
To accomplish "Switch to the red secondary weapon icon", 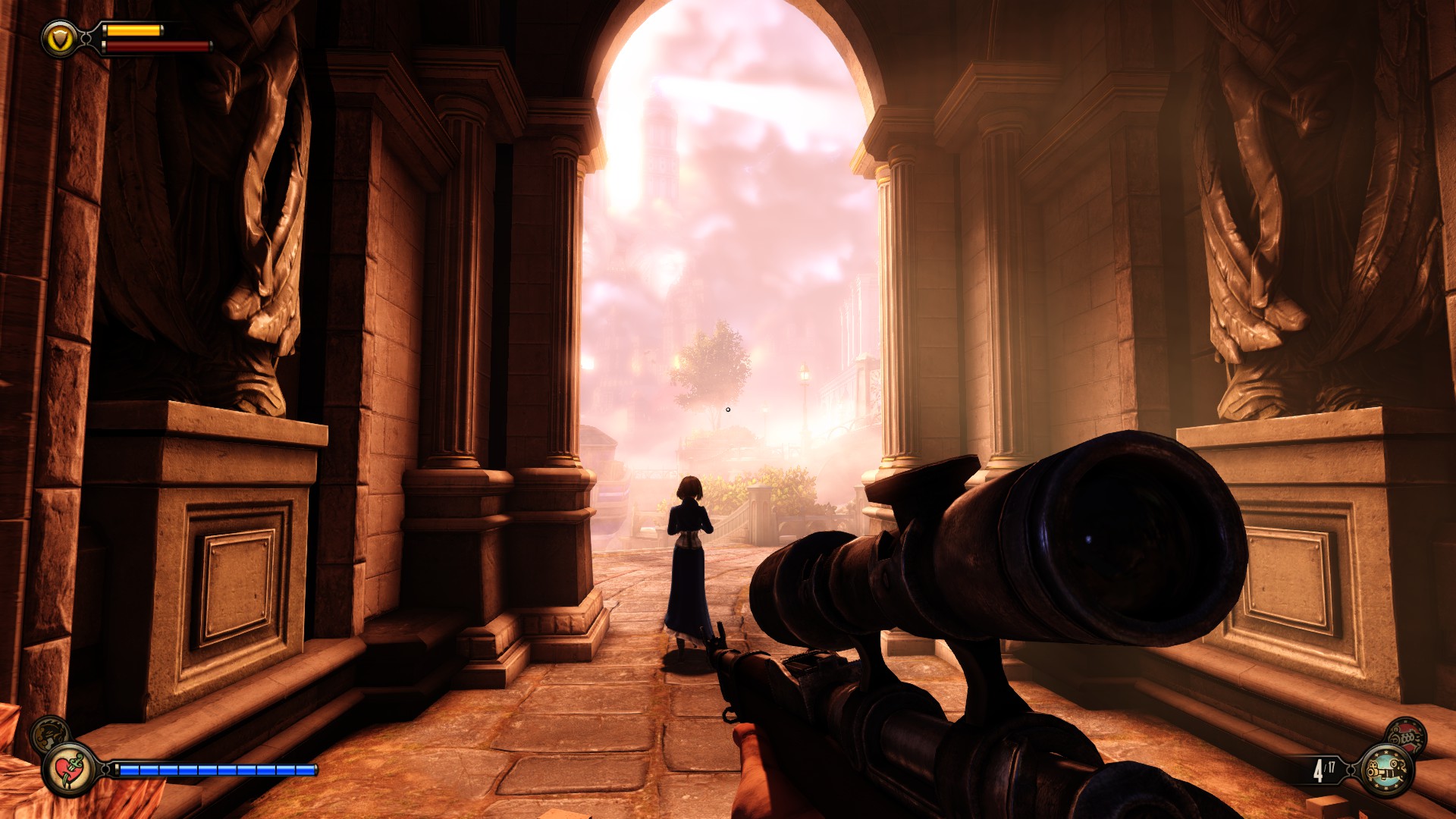I will 1405,735.
